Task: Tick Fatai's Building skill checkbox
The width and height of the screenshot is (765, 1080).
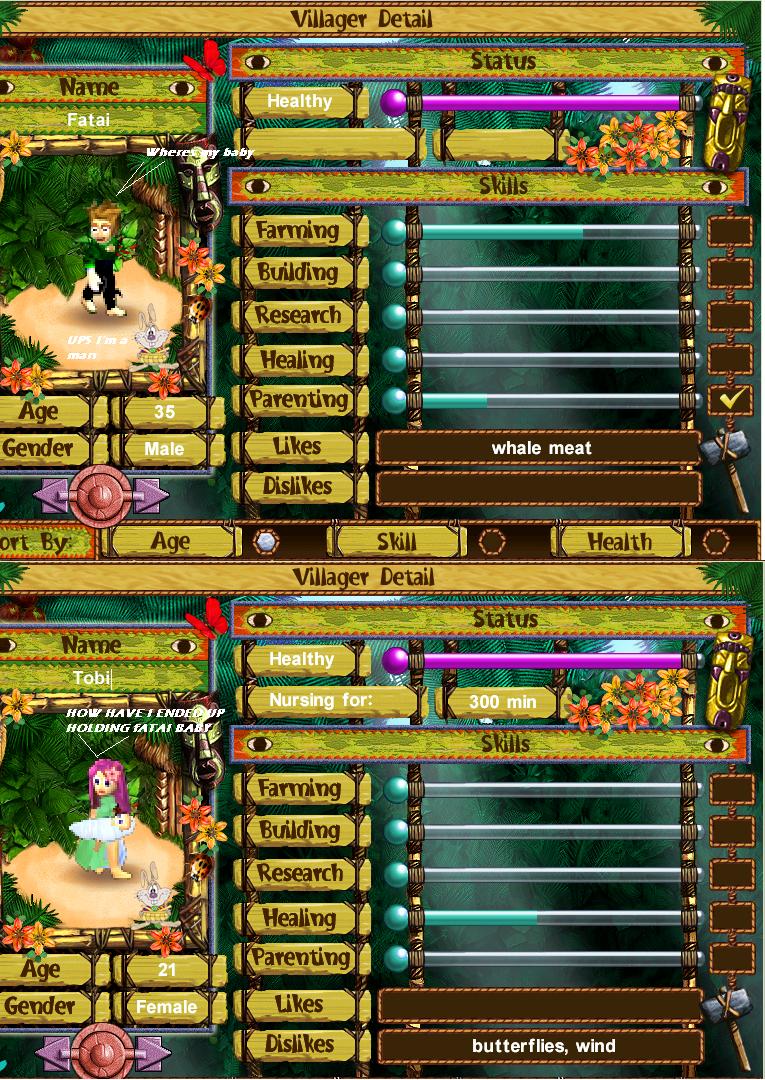Action: 732,273
